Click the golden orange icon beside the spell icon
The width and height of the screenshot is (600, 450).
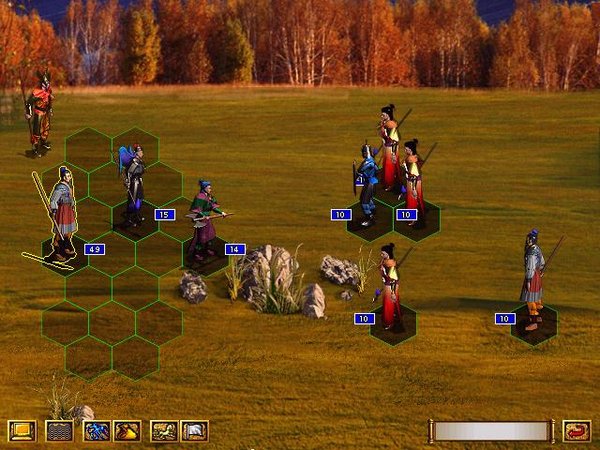pos(127,431)
